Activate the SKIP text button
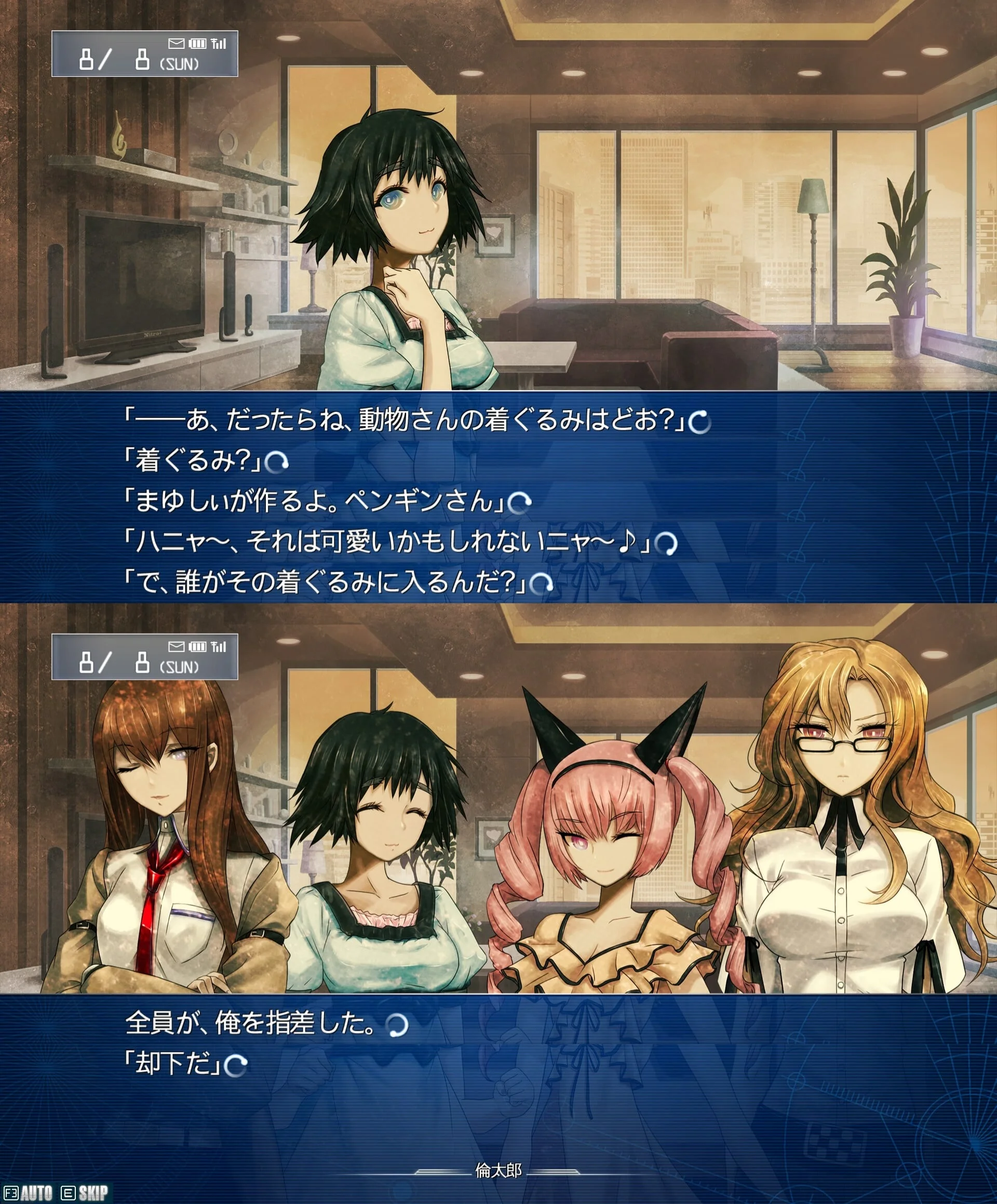This screenshot has height=1204, width=997. coord(92,1193)
